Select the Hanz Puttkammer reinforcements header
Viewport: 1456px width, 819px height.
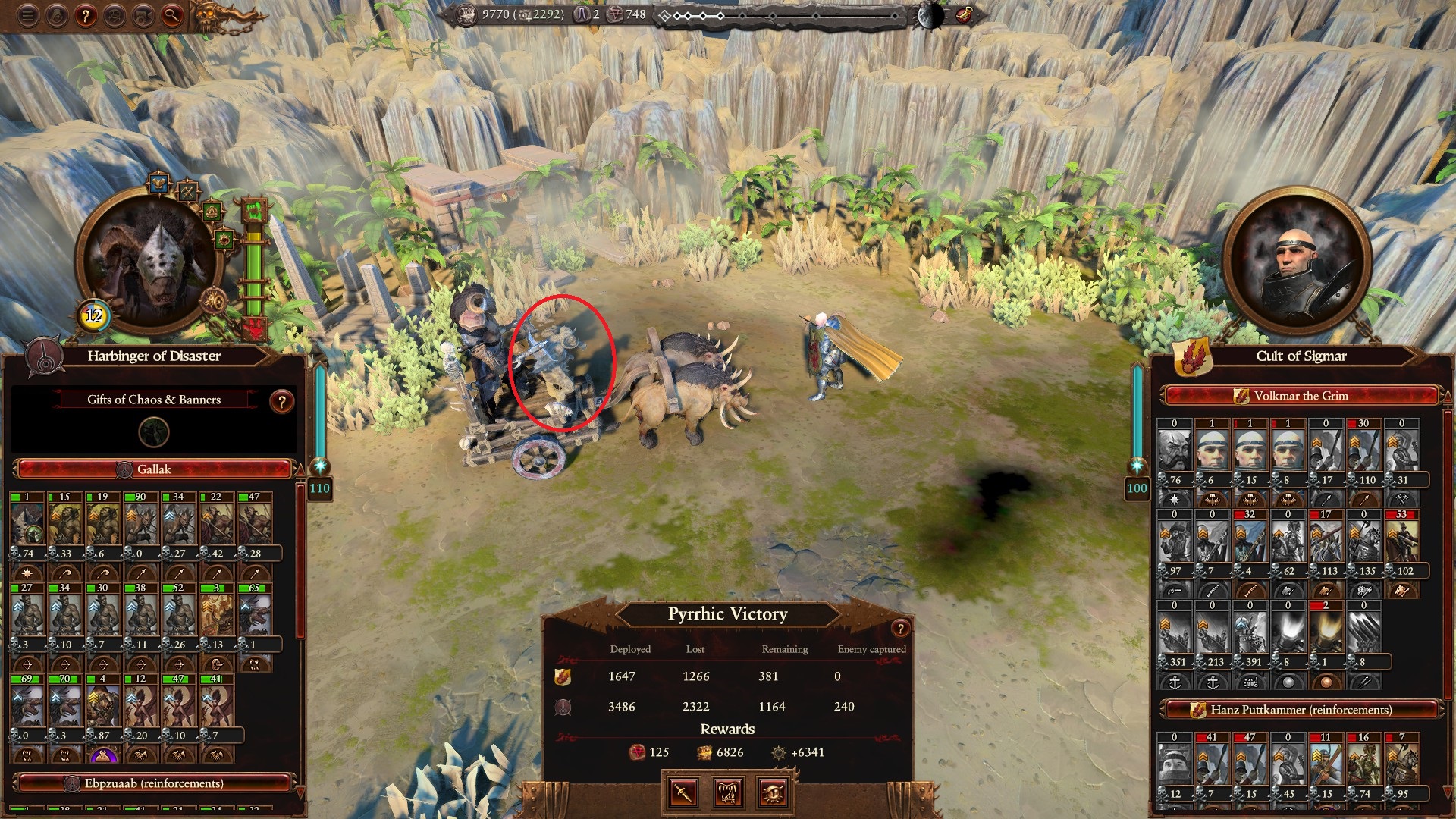point(1301,710)
